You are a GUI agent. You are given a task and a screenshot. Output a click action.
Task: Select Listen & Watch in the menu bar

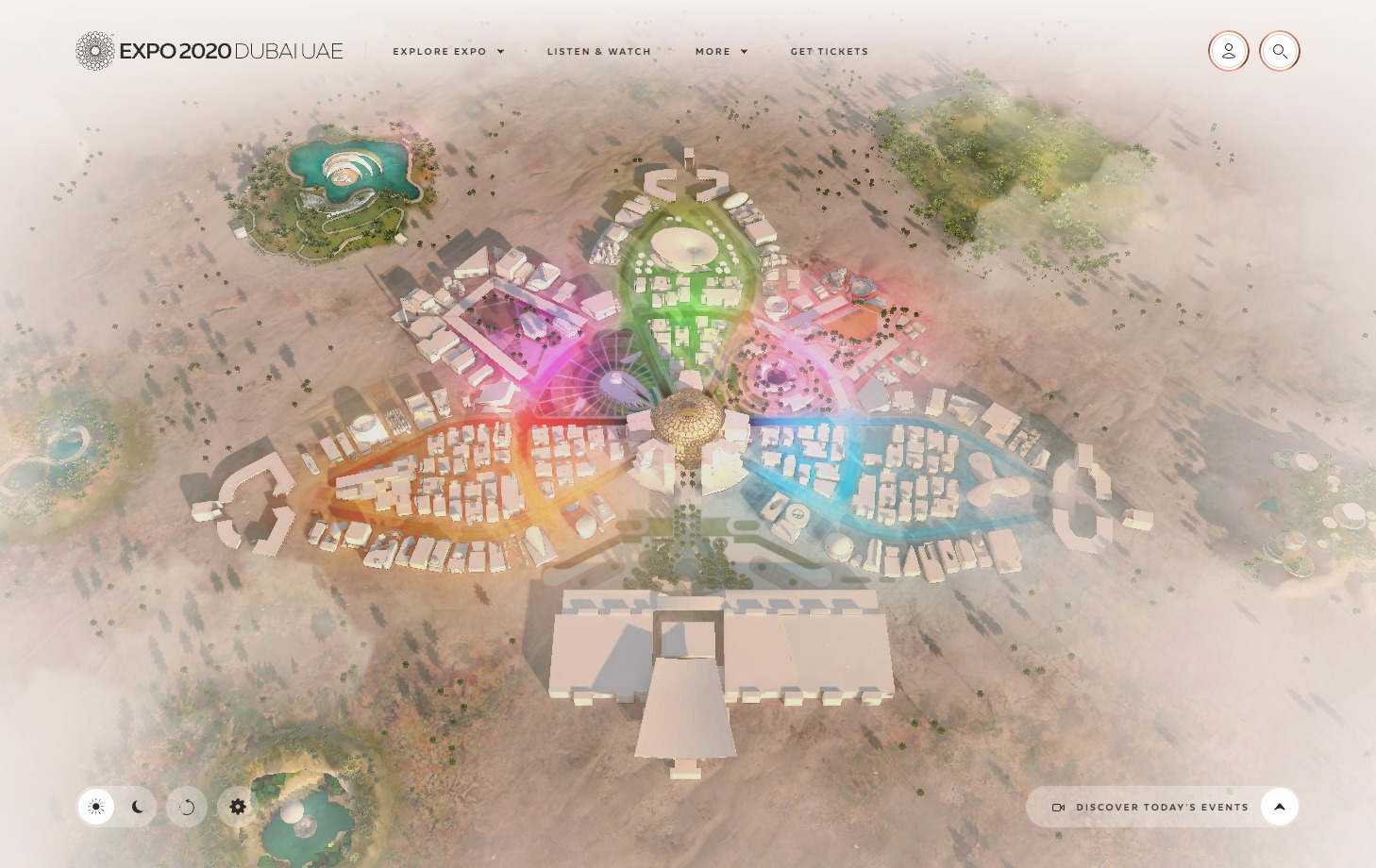coord(598,52)
